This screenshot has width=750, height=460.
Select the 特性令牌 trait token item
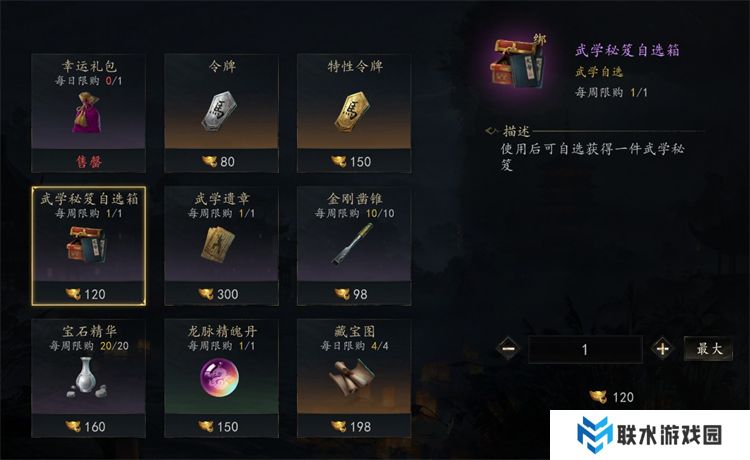click(x=355, y=112)
